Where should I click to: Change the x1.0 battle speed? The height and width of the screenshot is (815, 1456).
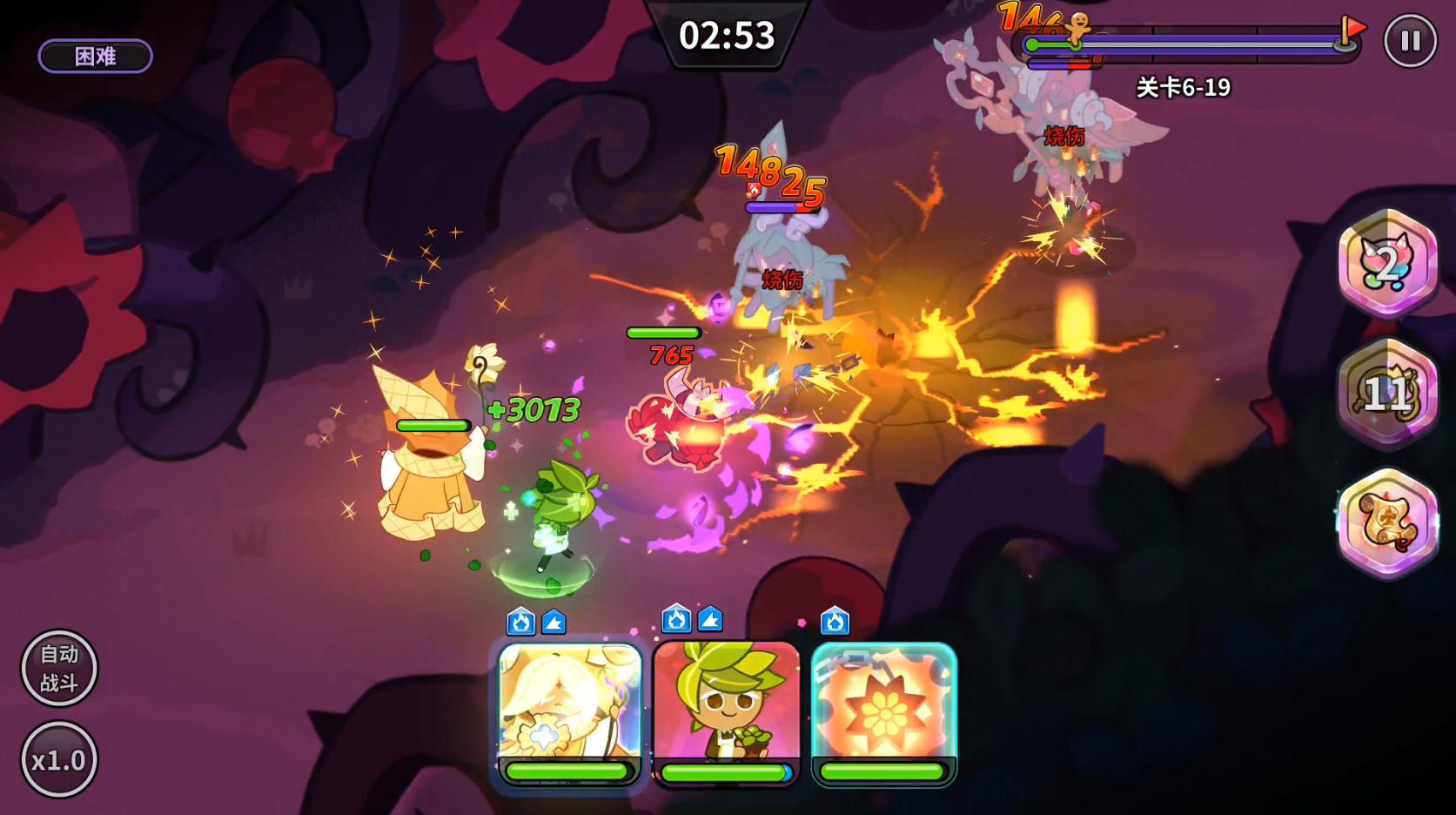[x=59, y=760]
